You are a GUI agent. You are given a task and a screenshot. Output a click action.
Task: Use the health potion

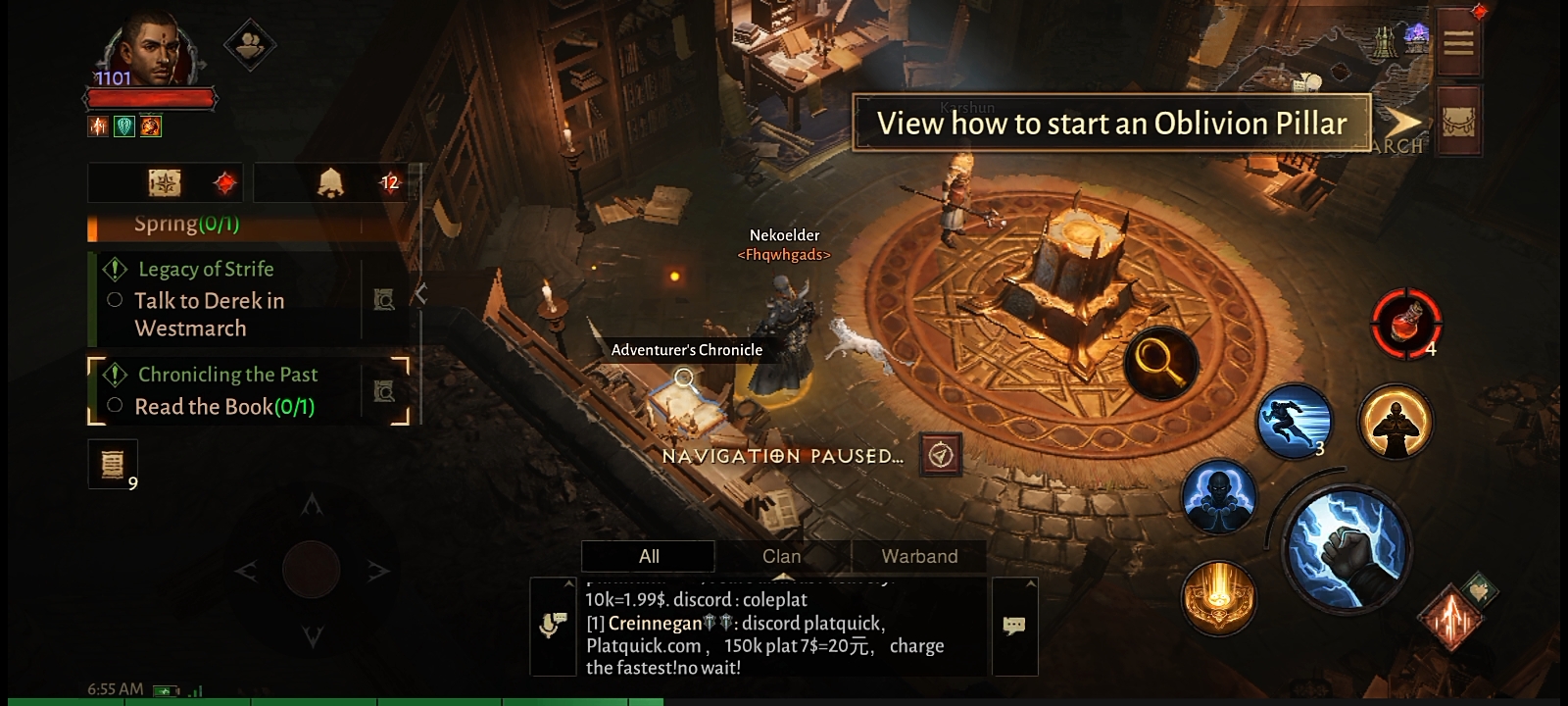point(1406,323)
